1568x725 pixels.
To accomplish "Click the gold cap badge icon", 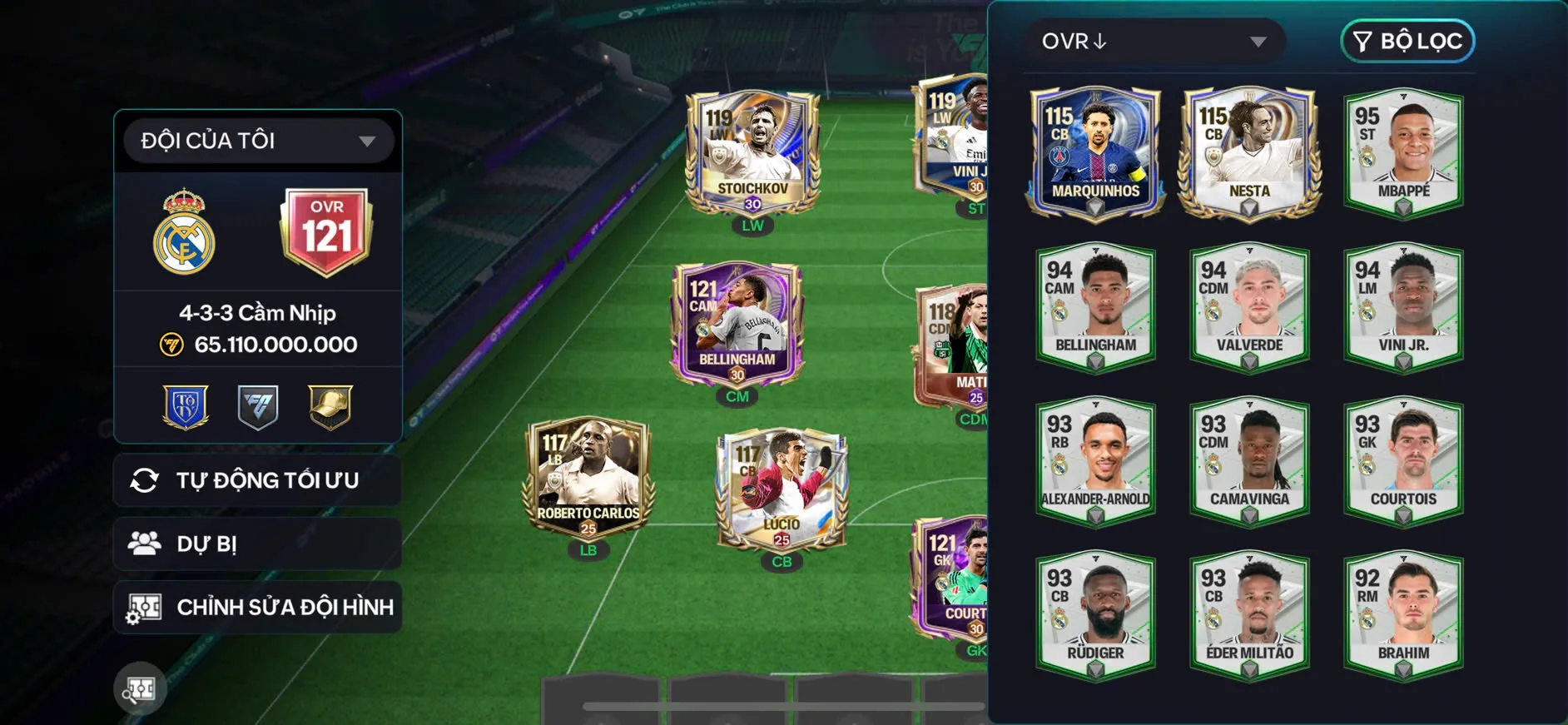I will [x=330, y=406].
